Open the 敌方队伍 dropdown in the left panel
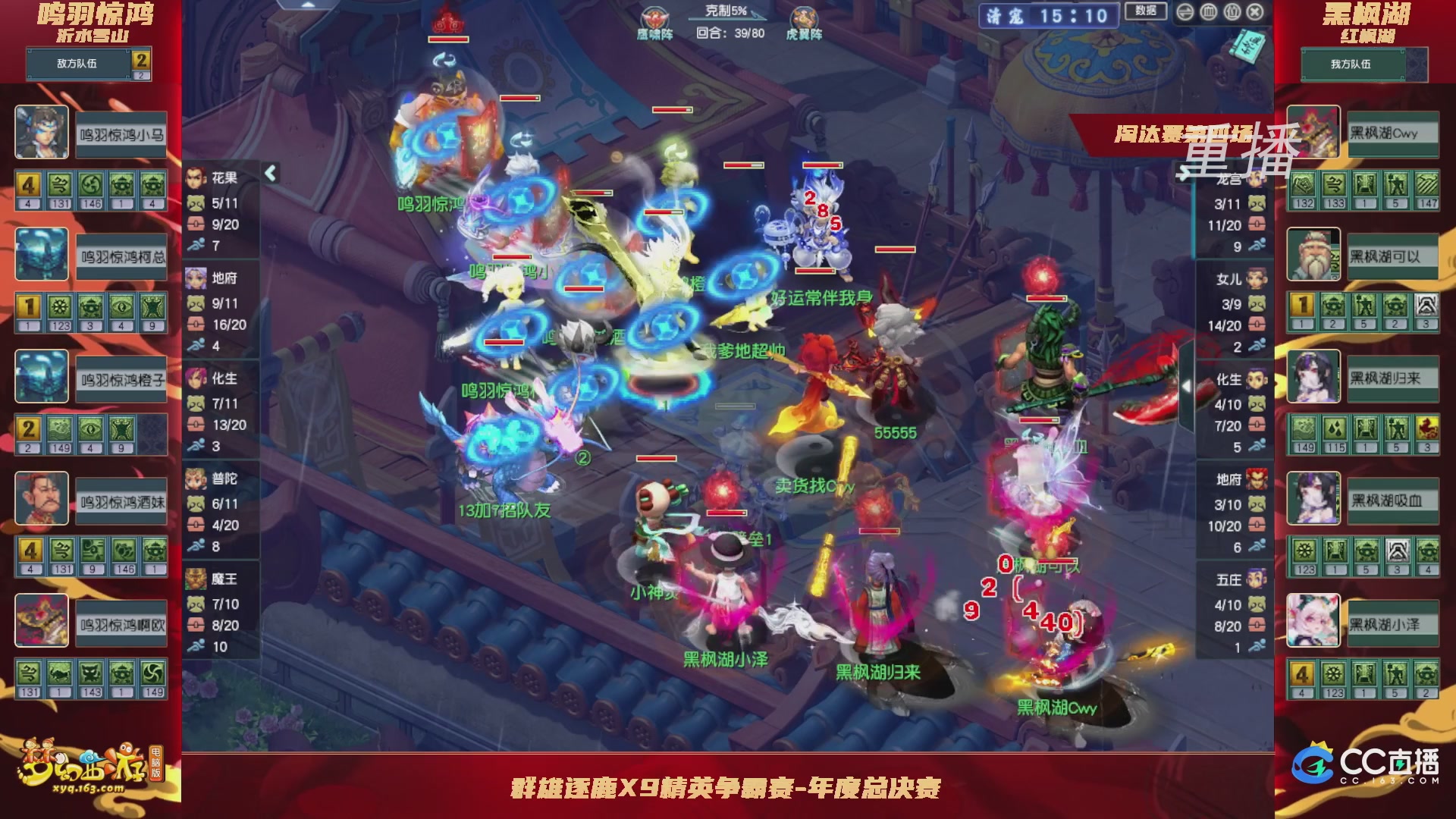This screenshot has width=1456, height=819. pyautogui.click(x=76, y=64)
